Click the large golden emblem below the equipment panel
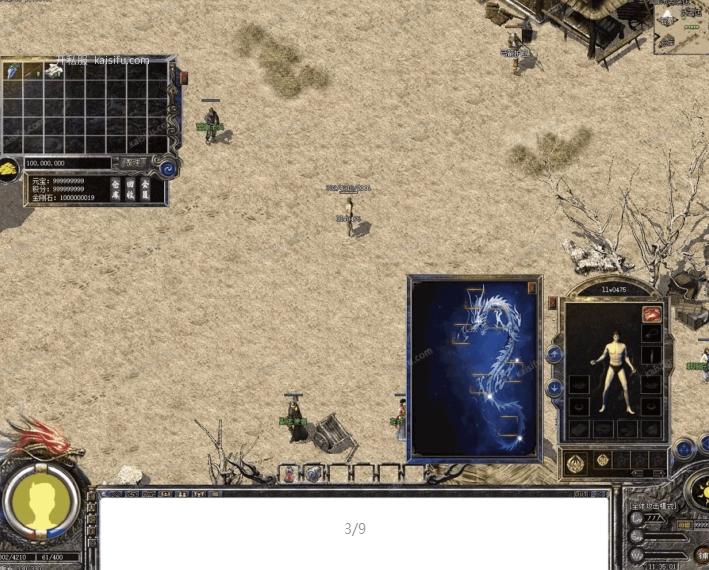 tap(577, 462)
